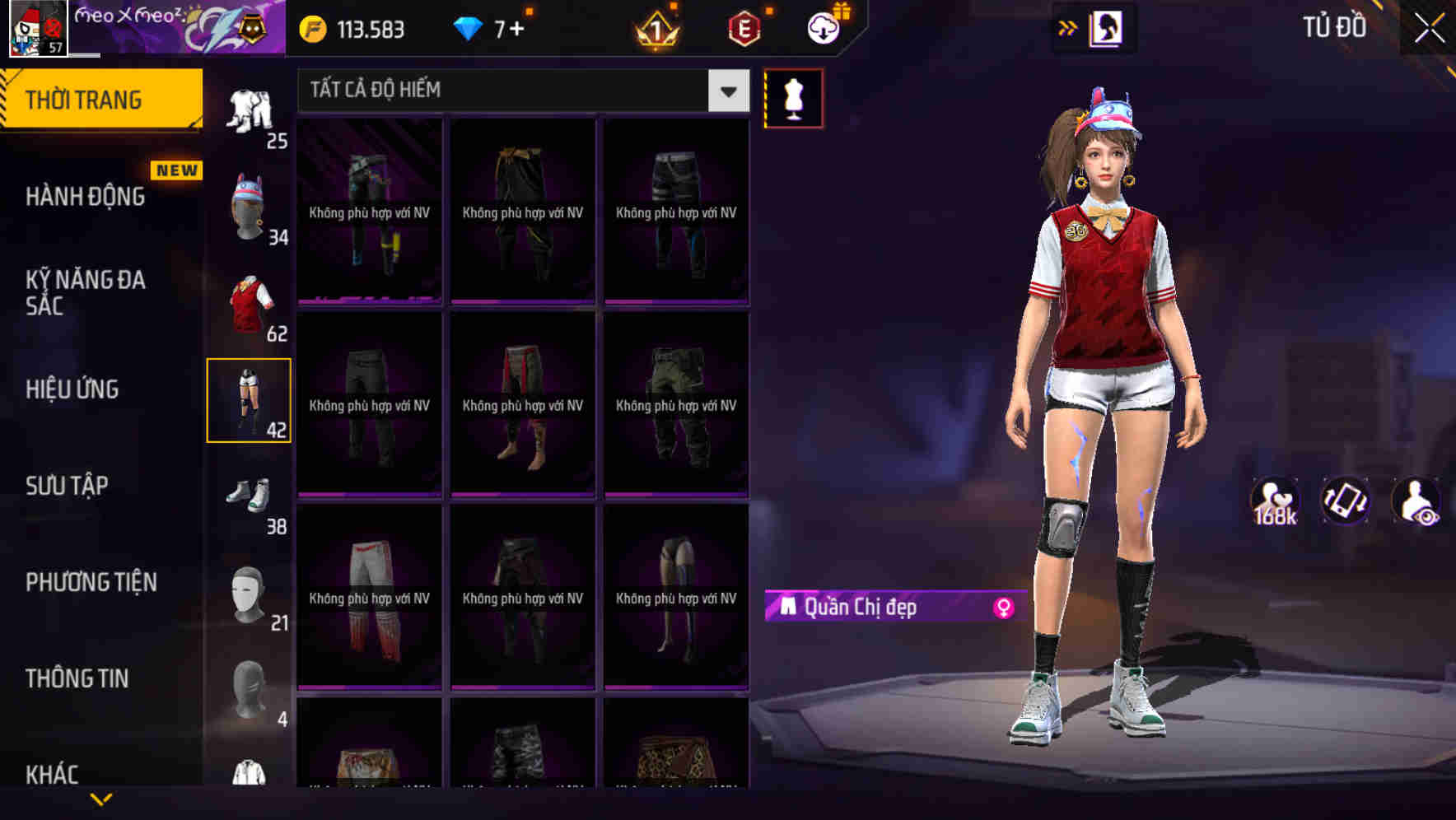
Task: Collapse panel using the double-arrow toggle
Action: pyautogui.click(x=1067, y=27)
